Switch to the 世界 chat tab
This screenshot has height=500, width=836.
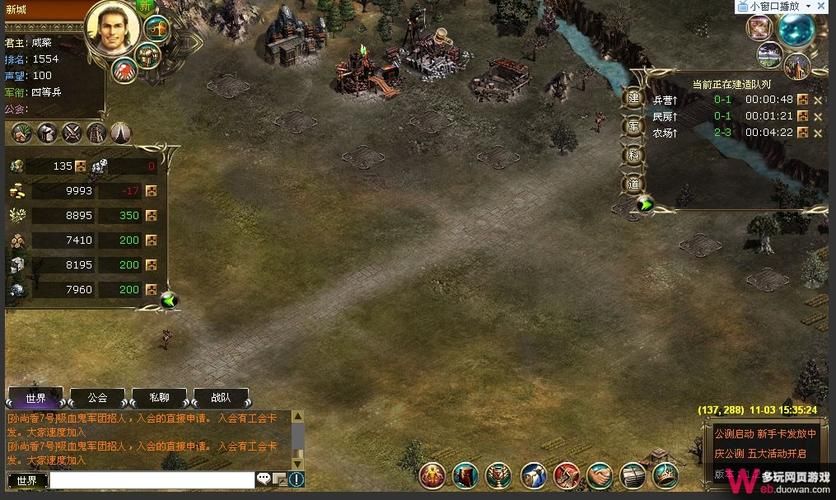(35, 397)
